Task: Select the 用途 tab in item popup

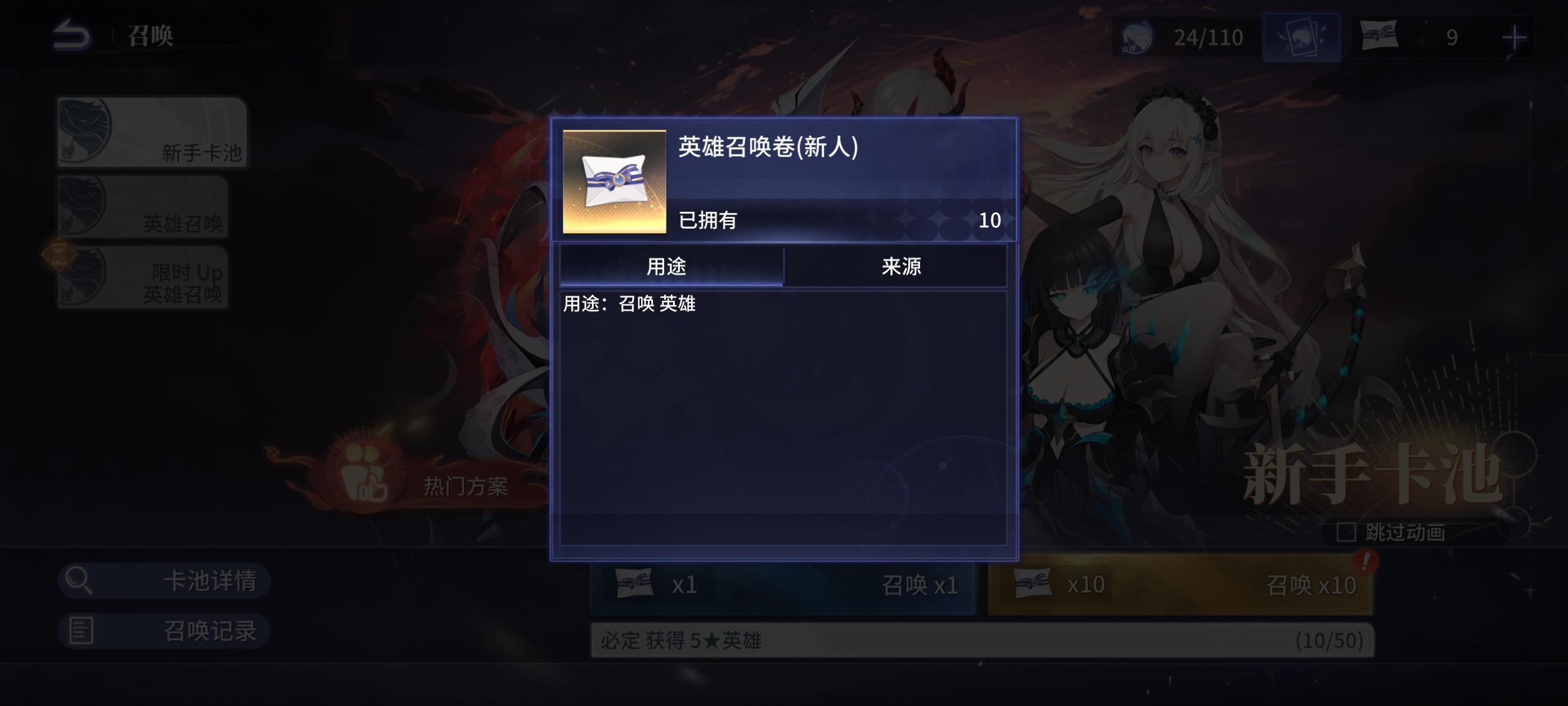Action: click(x=673, y=266)
